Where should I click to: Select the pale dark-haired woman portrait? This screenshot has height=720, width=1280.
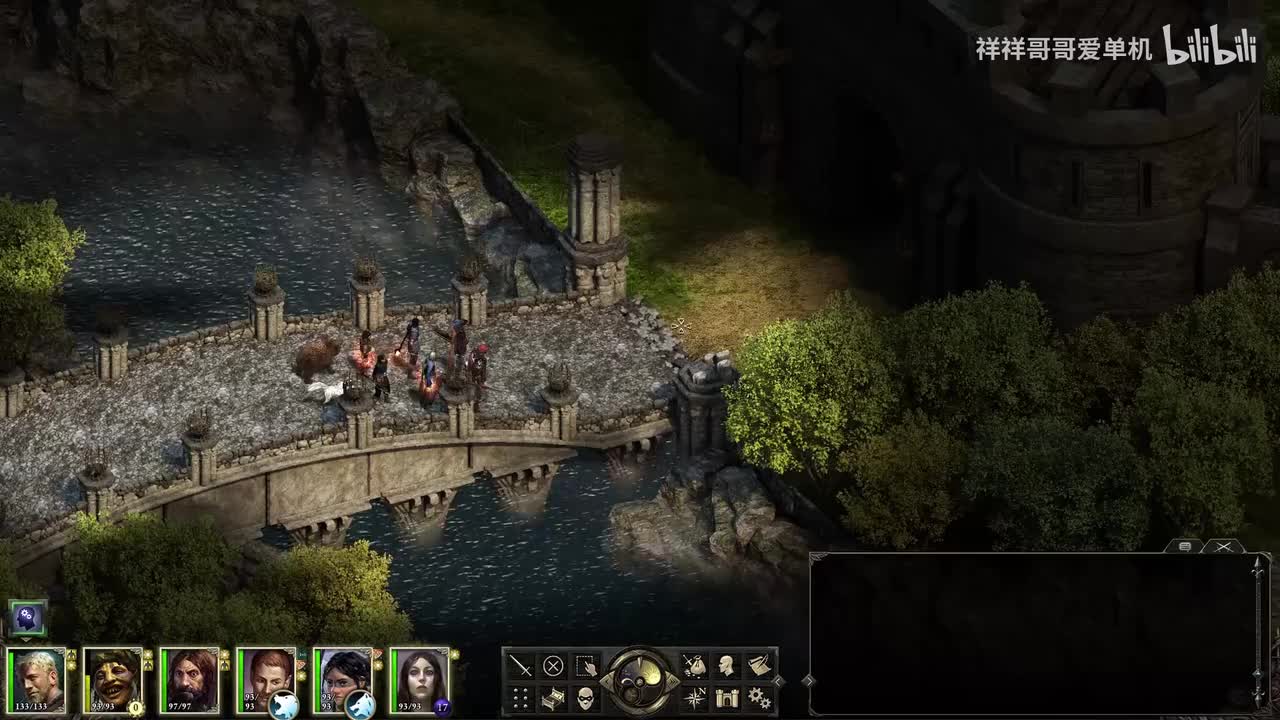coord(419,680)
